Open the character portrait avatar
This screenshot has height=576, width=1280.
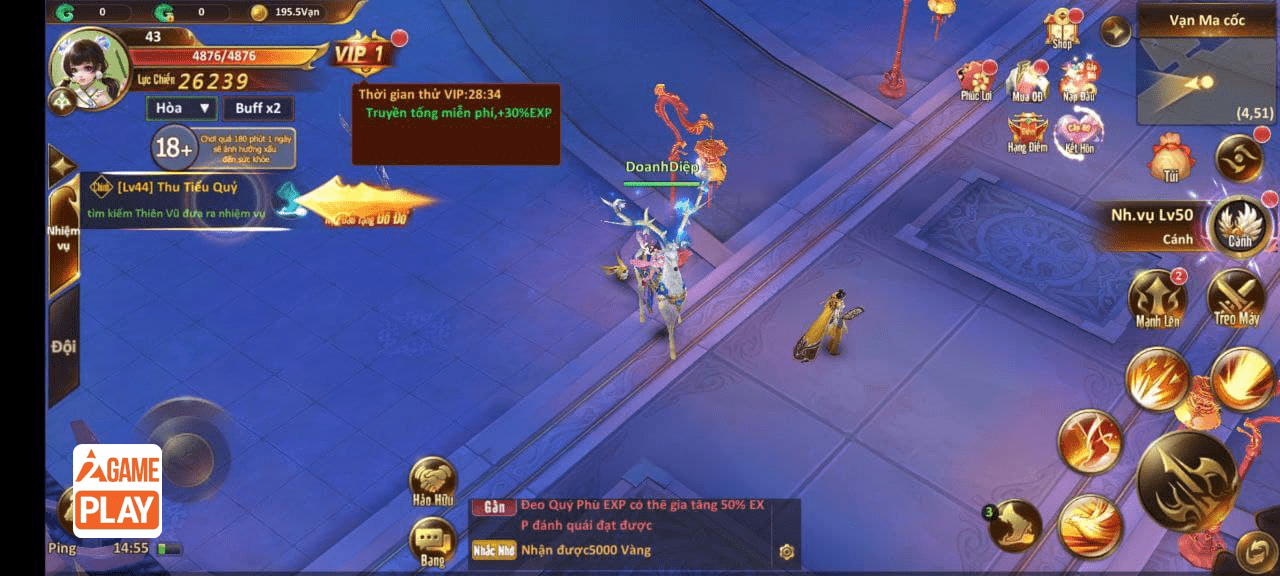click(88, 65)
